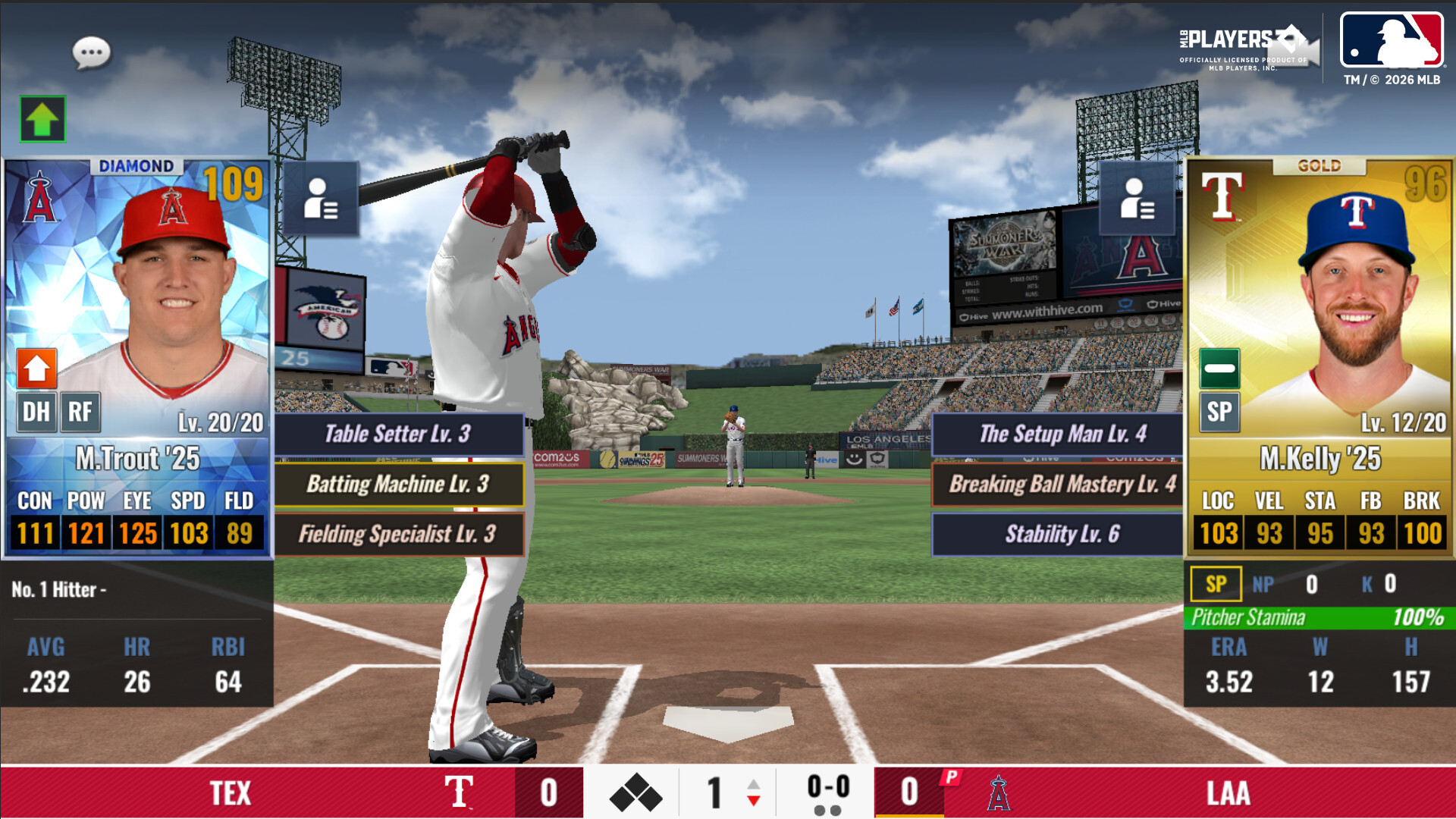This screenshot has width=1456, height=819.
Task: Toggle Kelly's green condition indicator
Action: coord(1219,369)
